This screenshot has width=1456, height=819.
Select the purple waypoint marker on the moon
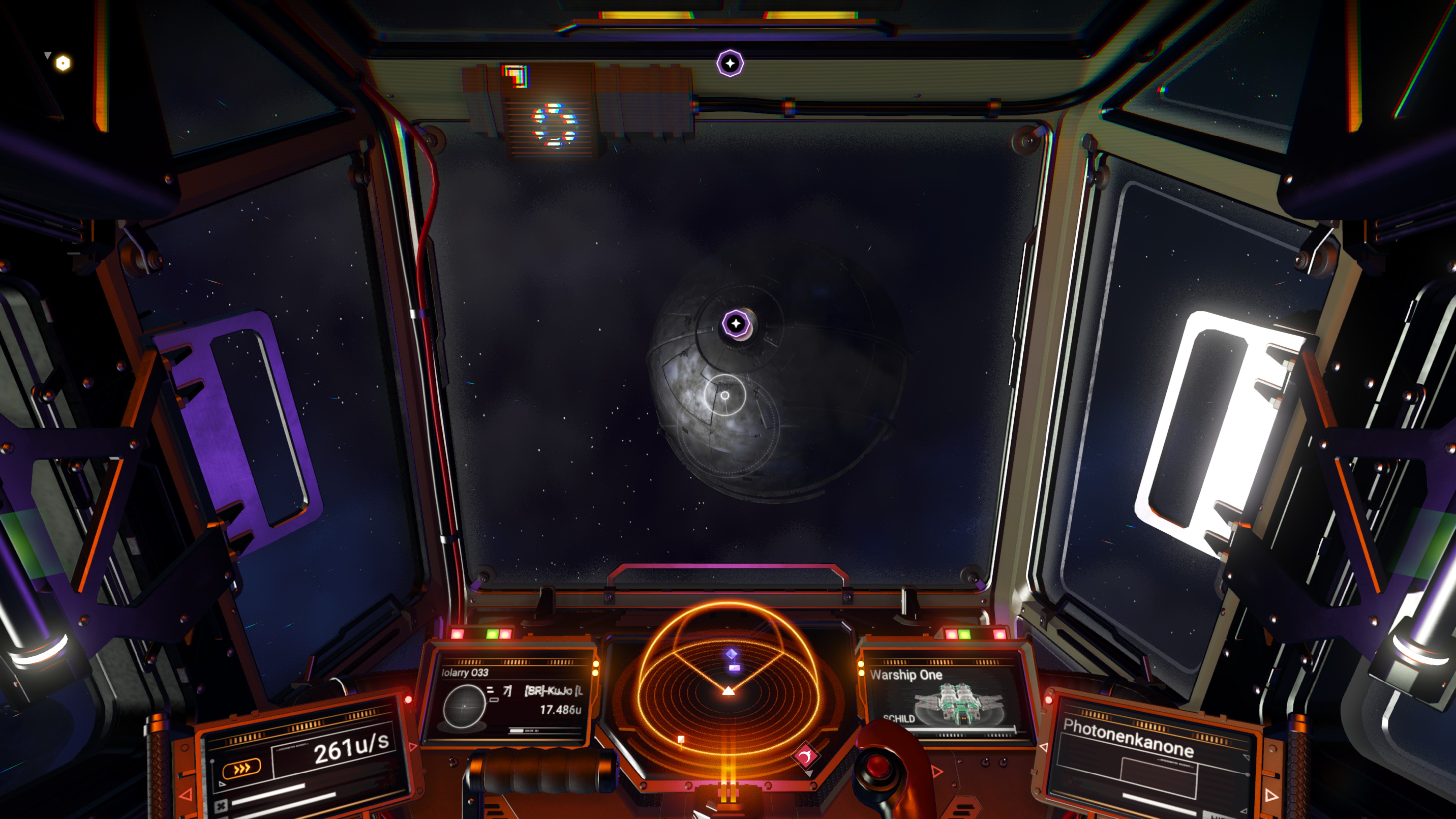click(x=736, y=323)
